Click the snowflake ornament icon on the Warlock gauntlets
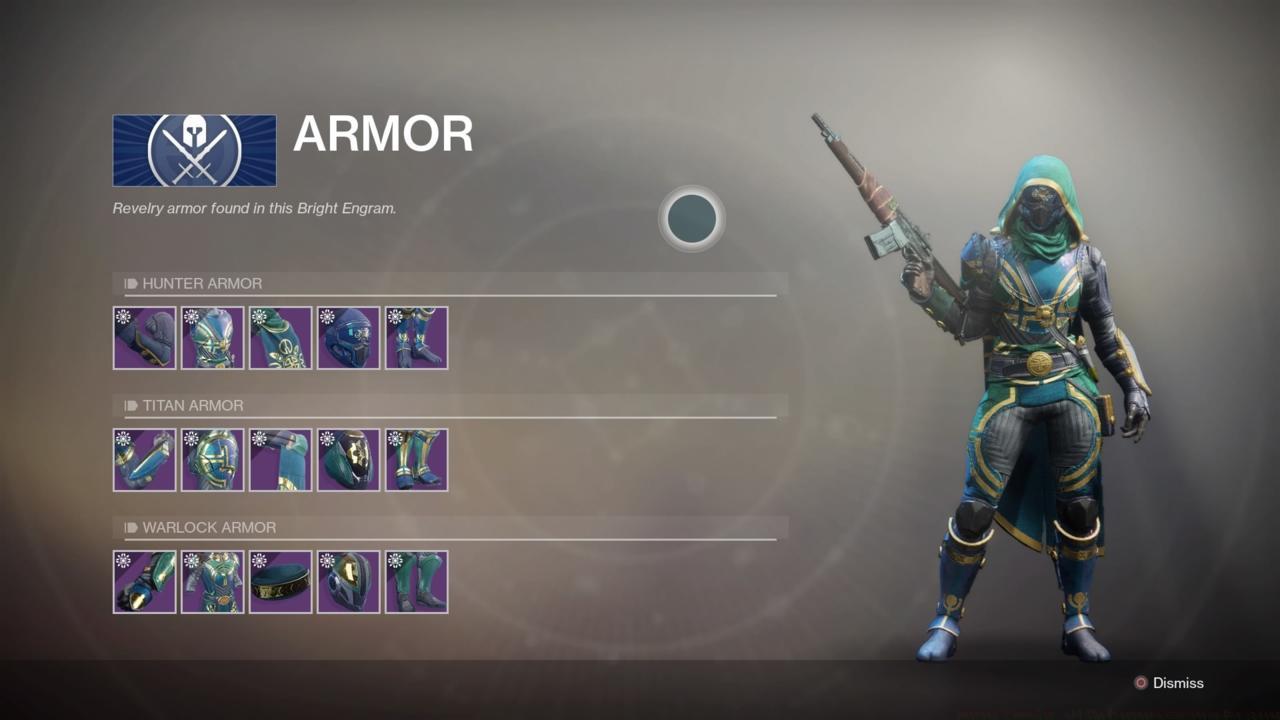The width and height of the screenshot is (1280, 720). point(124,561)
